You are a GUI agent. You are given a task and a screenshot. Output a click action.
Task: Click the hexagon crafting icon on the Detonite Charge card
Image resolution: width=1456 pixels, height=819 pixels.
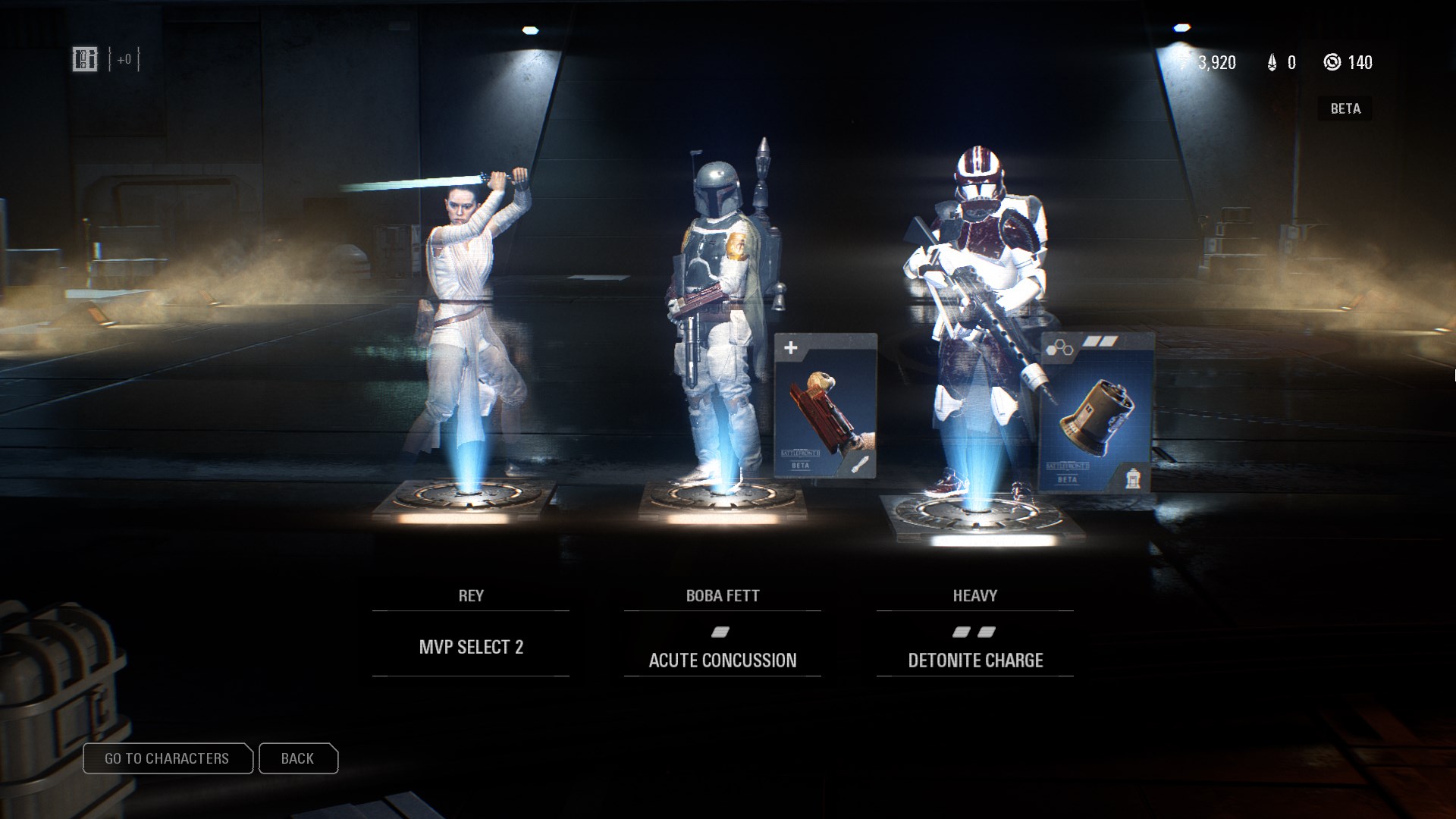1059,349
